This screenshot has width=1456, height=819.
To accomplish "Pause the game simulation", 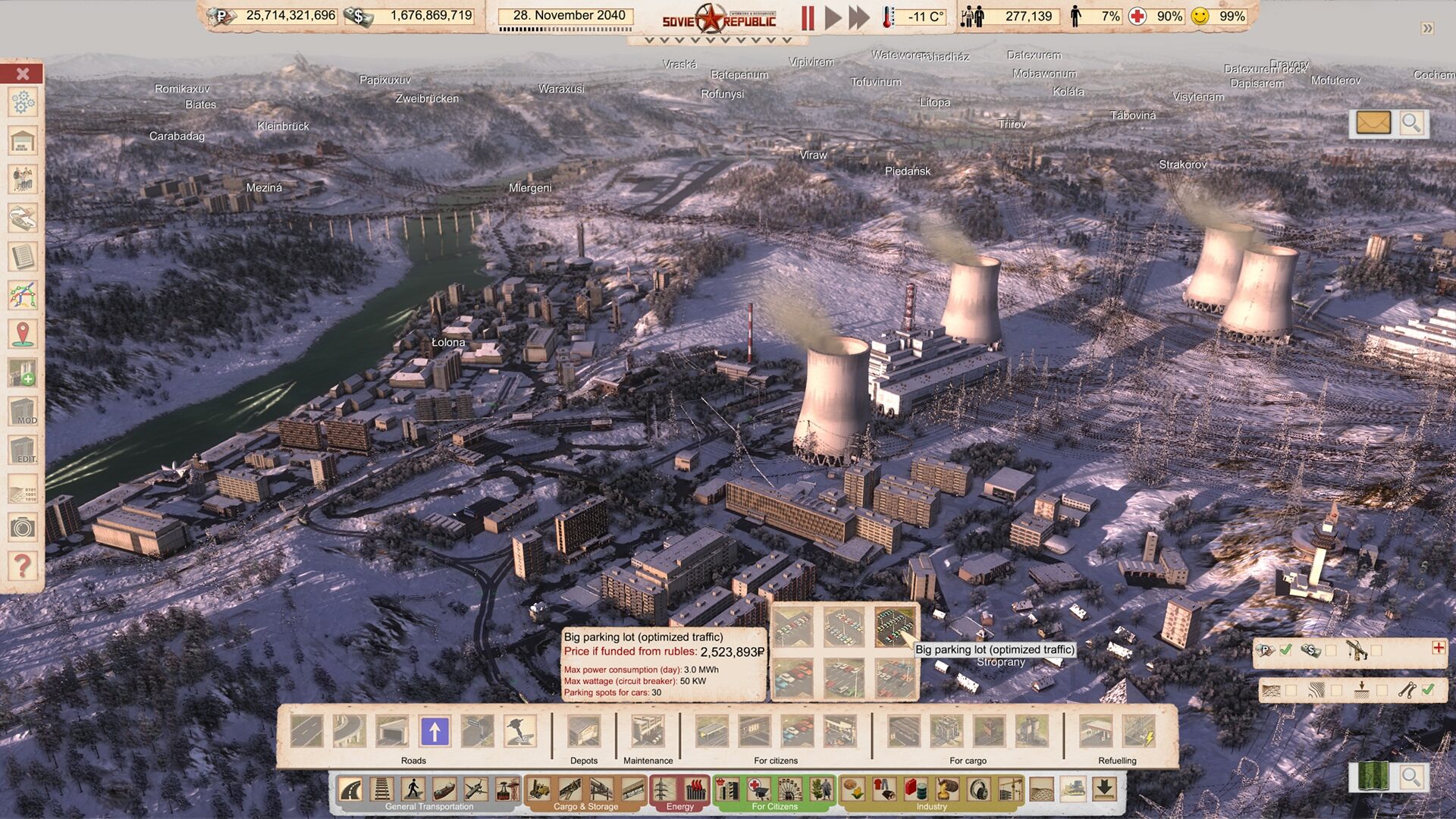I will coord(808,17).
